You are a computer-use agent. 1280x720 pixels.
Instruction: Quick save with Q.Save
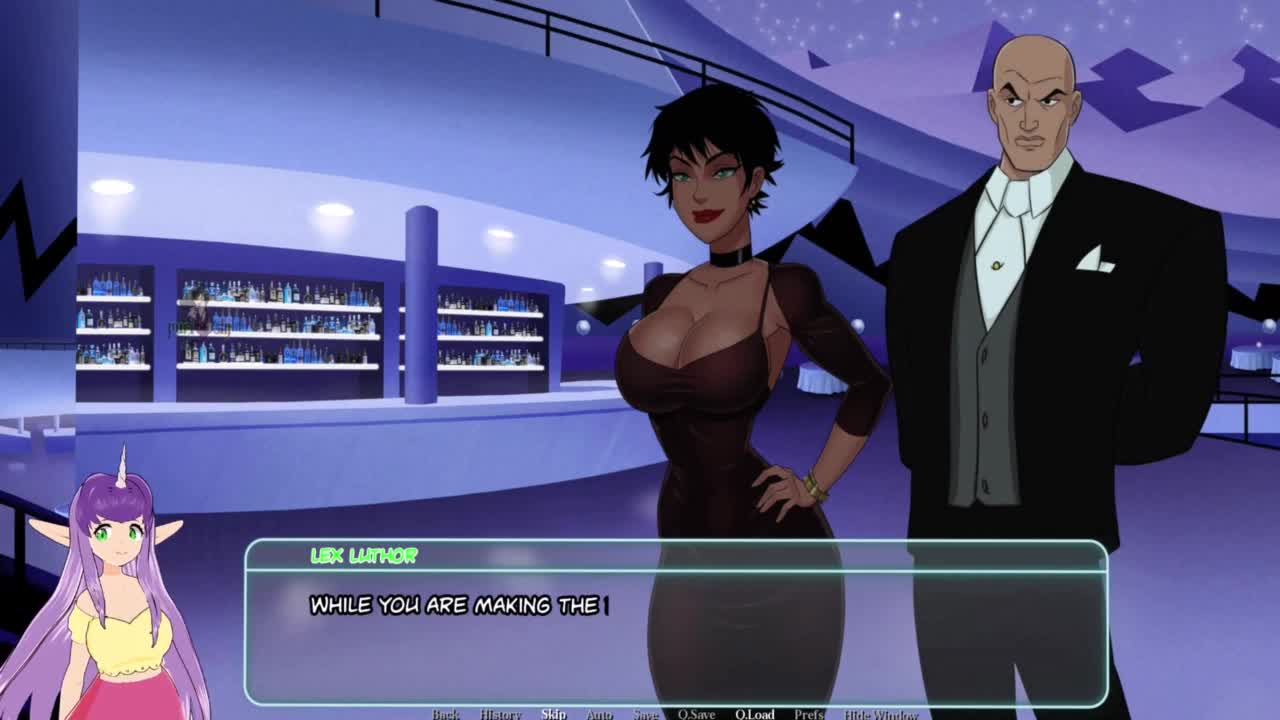[696, 714]
